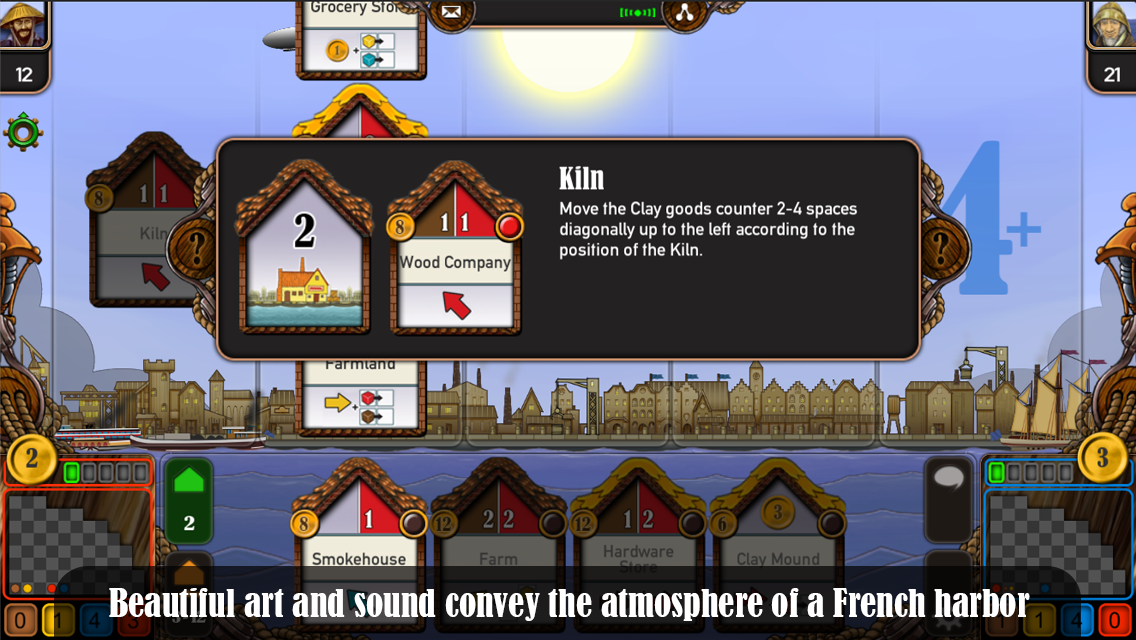
Task: Open the envelope messages button
Action: click(452, 13)
